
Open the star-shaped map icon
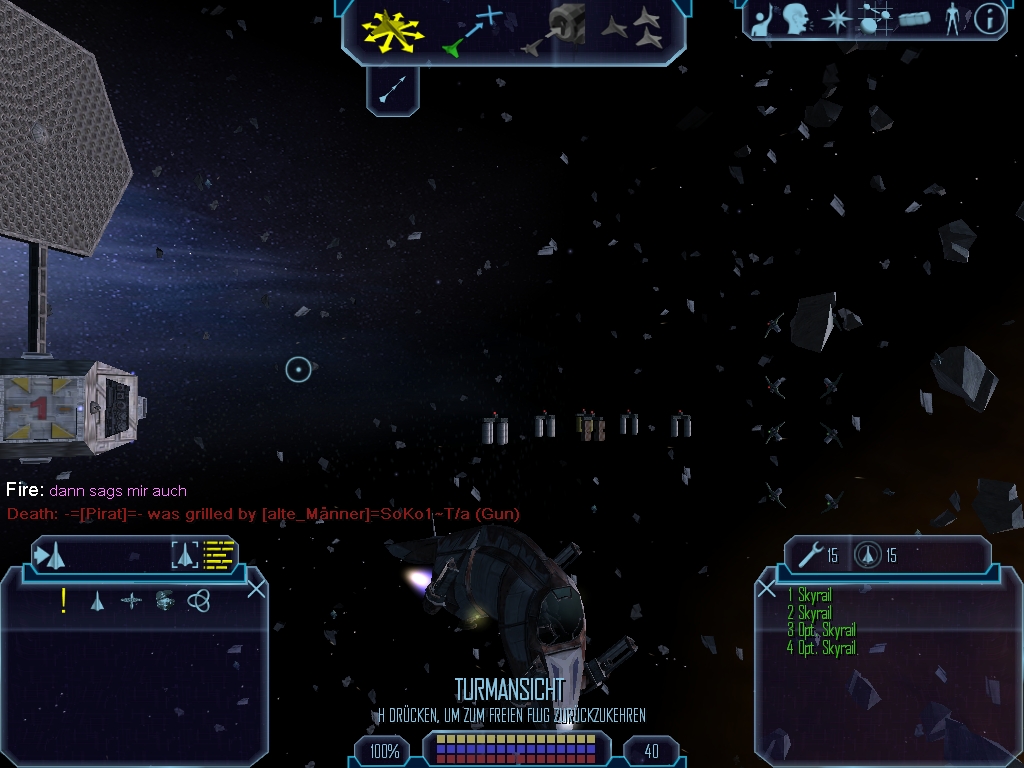pos(835,19)
